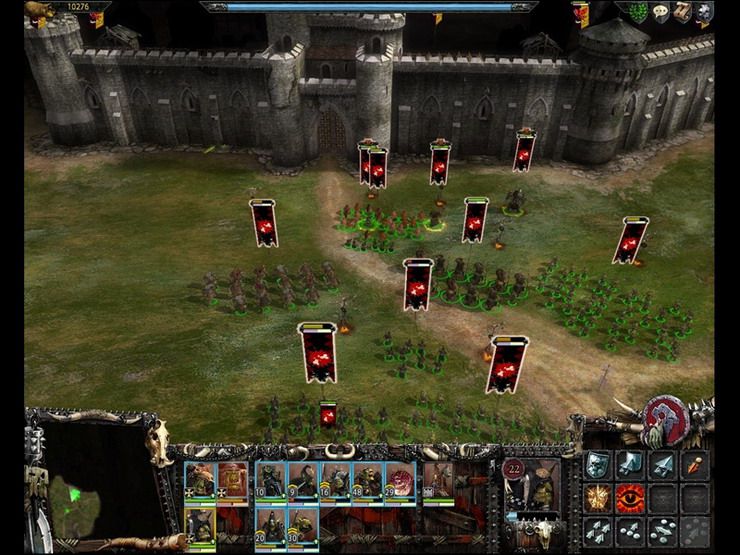Open the scroll icon in the top bar
Viewport: 740px width, 555px height.
(x=682, y=12)
